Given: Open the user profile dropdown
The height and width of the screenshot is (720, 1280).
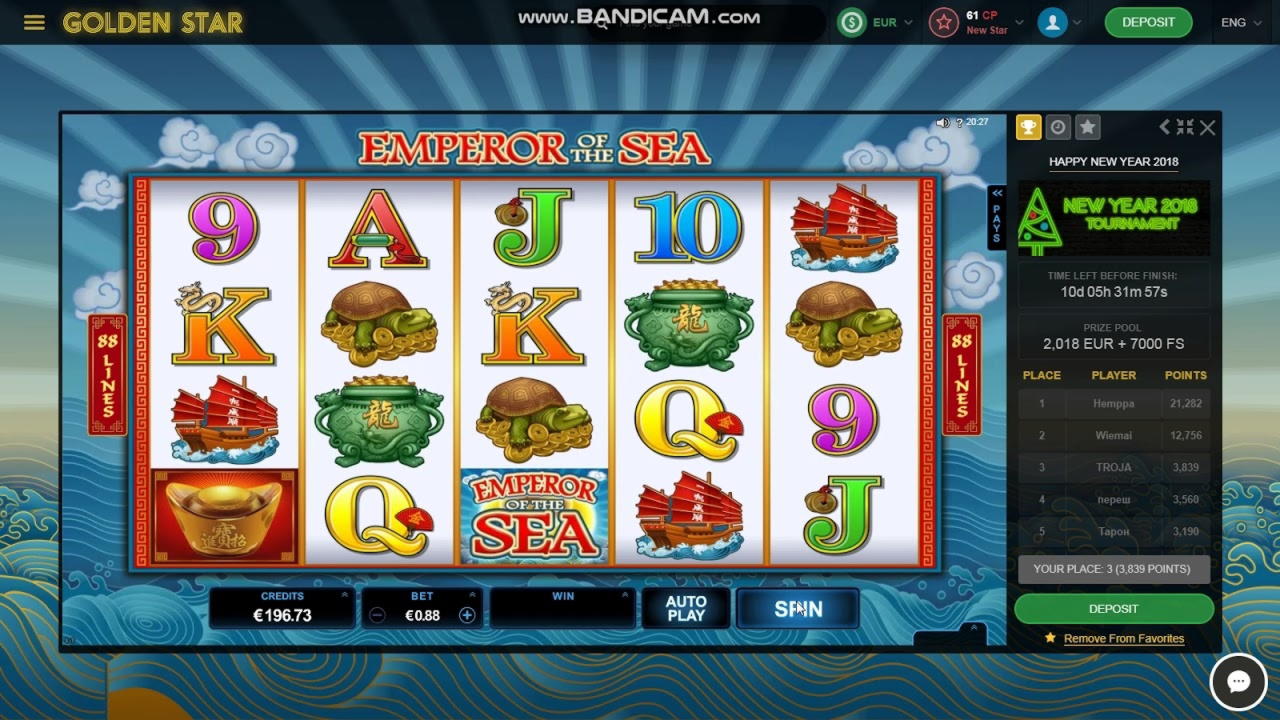Looking at the screenshot, I should pos(1059,22).
